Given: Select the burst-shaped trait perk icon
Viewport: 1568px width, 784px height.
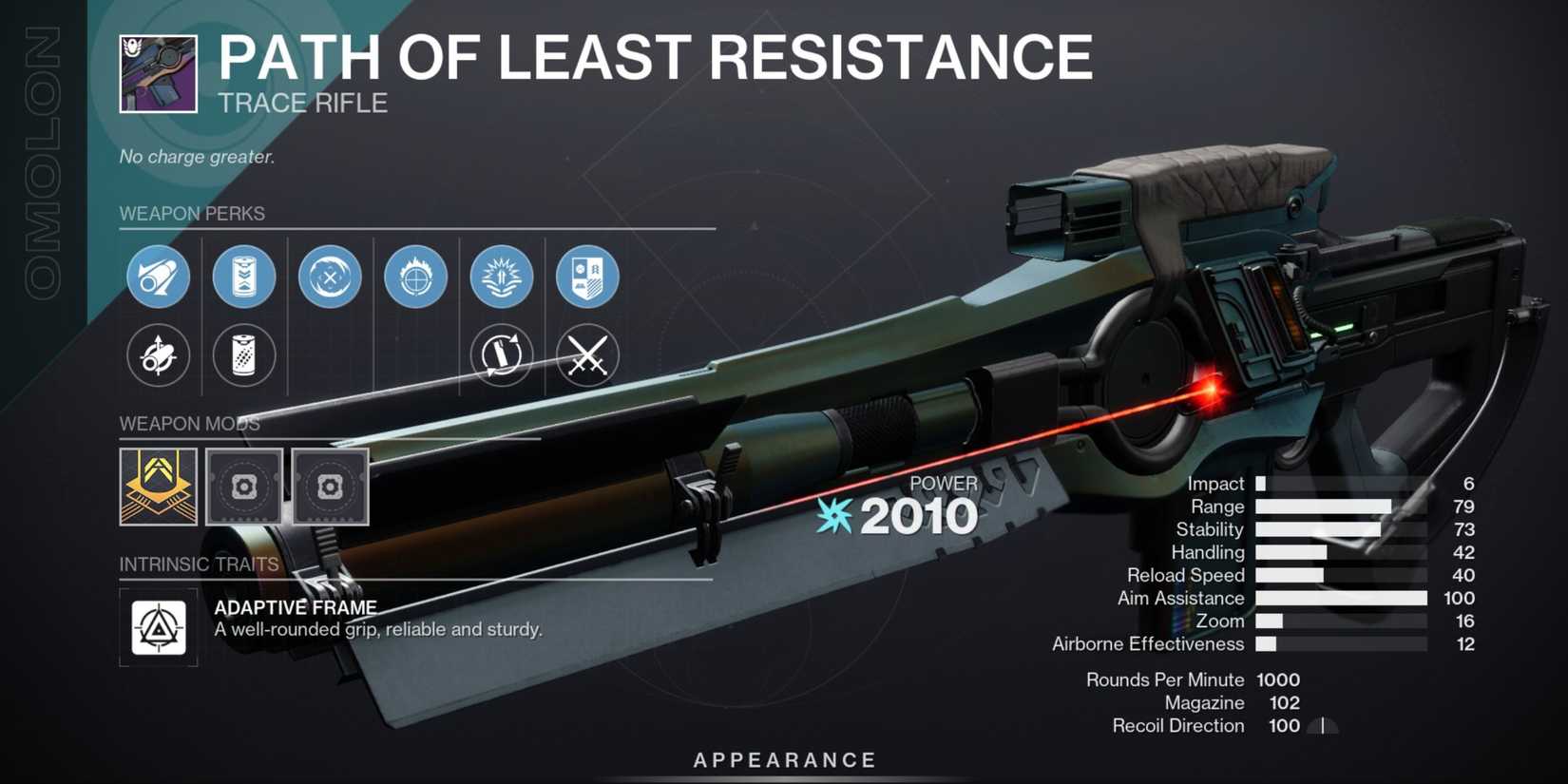Looking at the screenshot, I should pos(502,277).
